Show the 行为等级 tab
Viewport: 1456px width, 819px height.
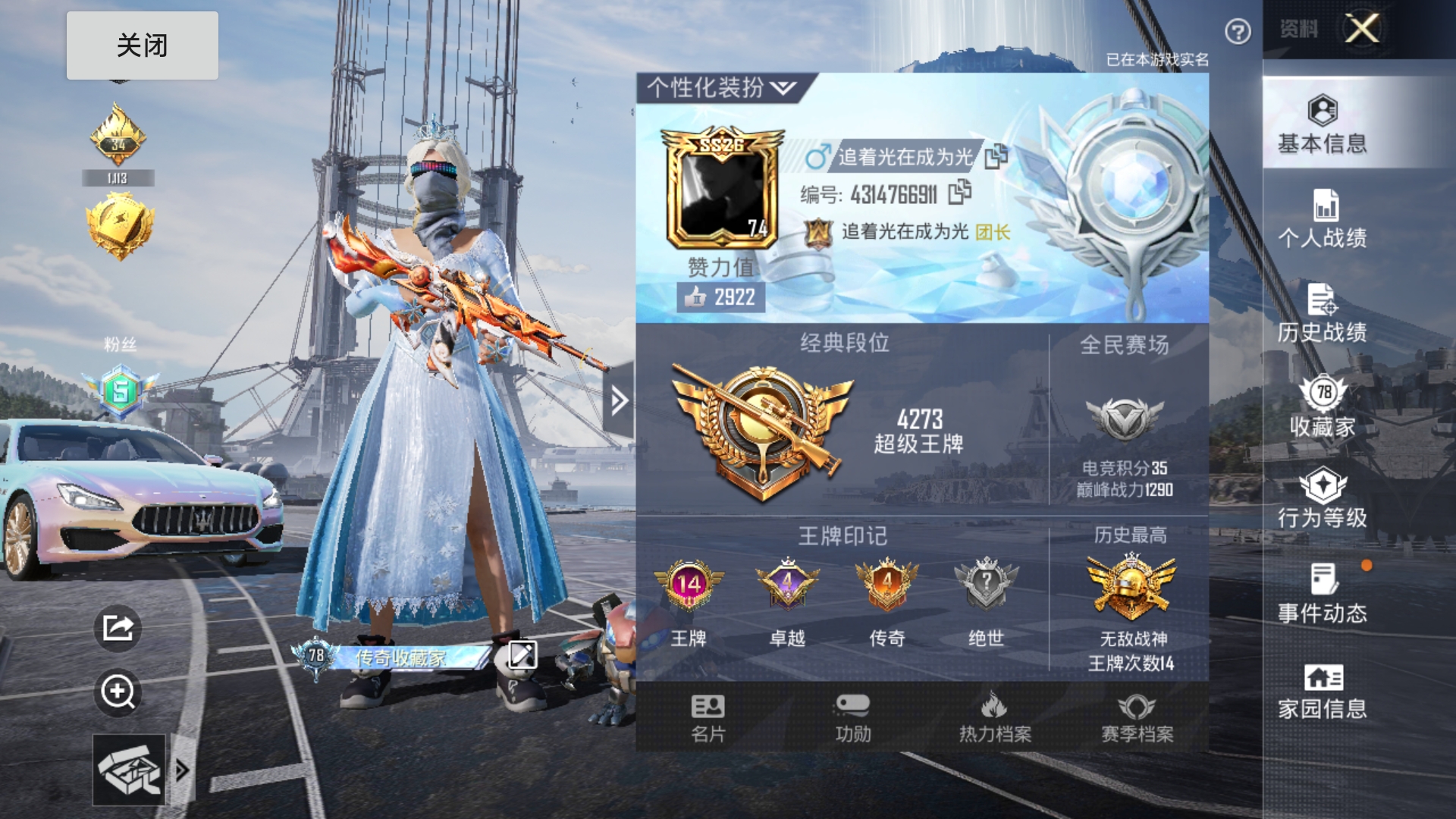point(1322,498)
